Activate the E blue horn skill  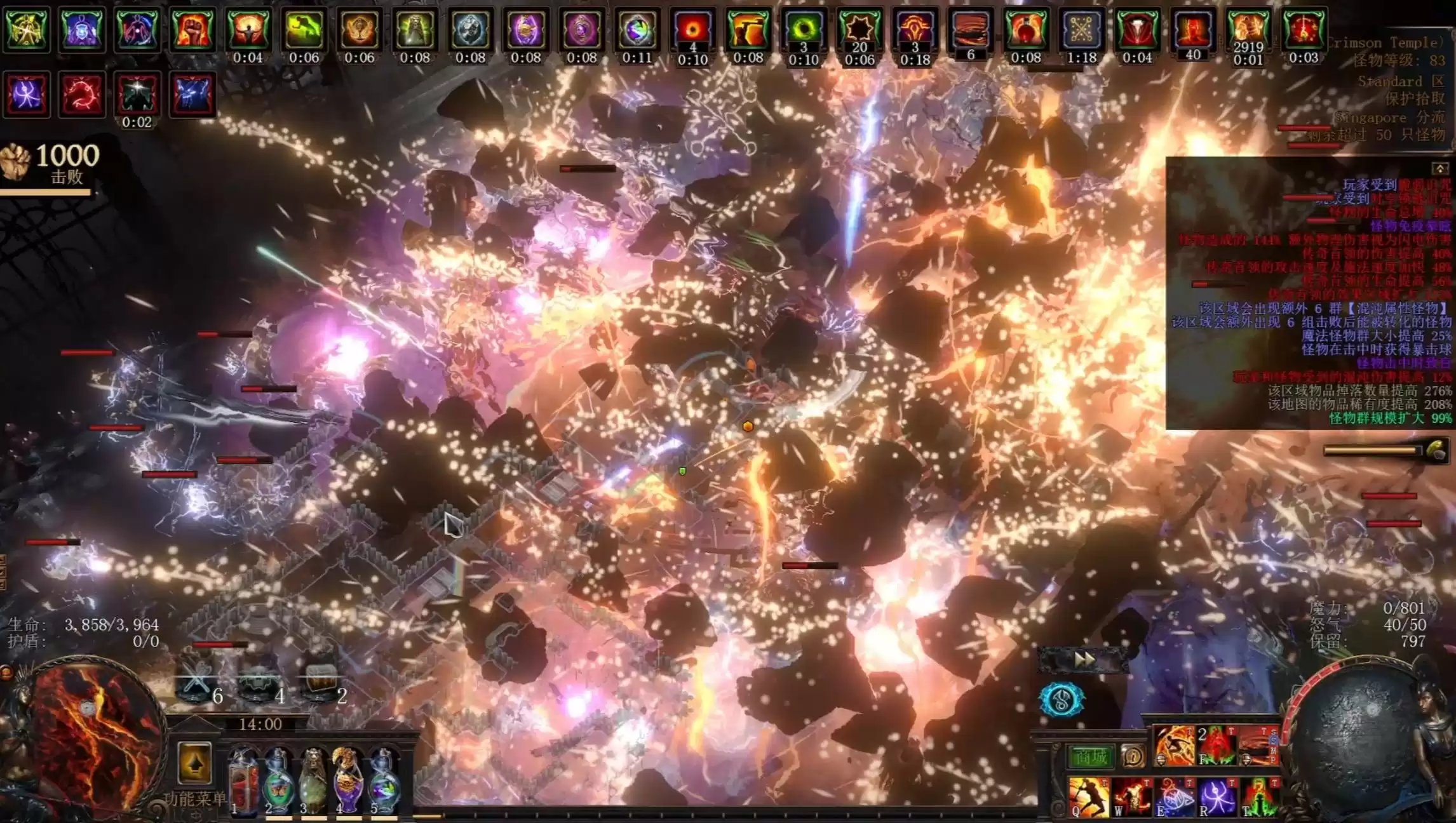(x=1175, y=797)
